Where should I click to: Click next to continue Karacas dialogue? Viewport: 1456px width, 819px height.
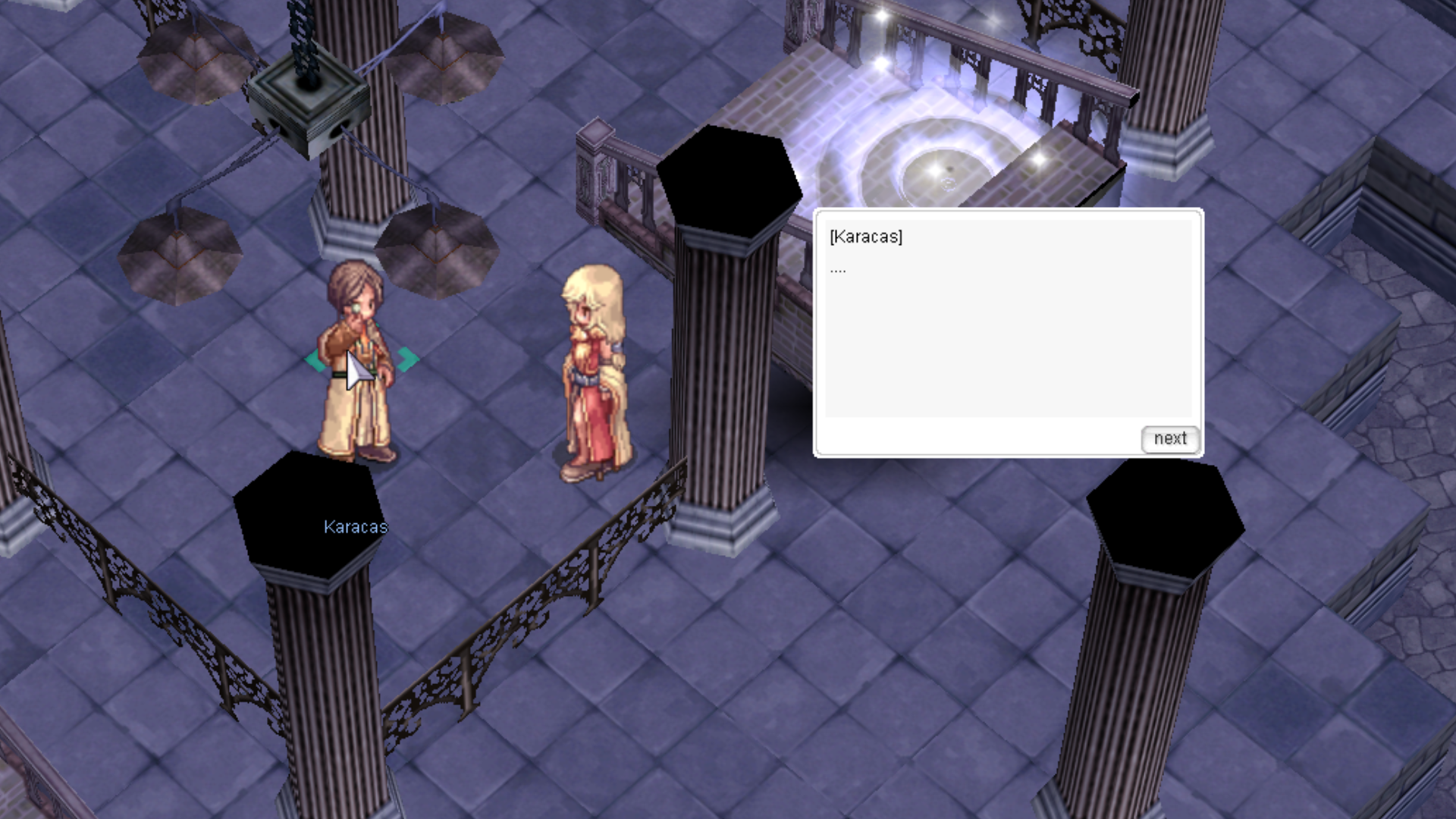(x=1169, y=439)
